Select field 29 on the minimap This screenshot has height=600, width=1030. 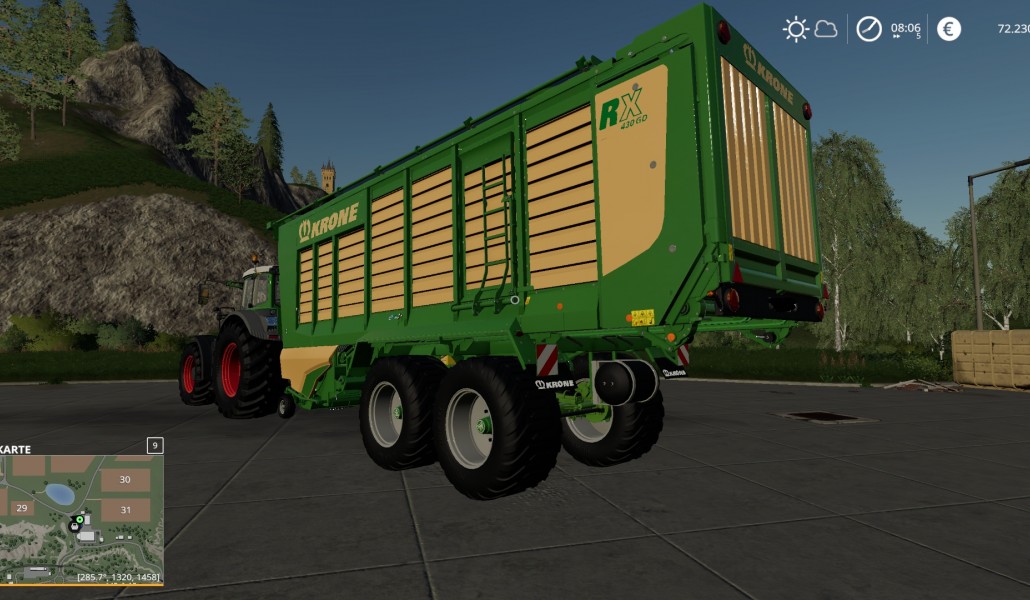point(22,509)
